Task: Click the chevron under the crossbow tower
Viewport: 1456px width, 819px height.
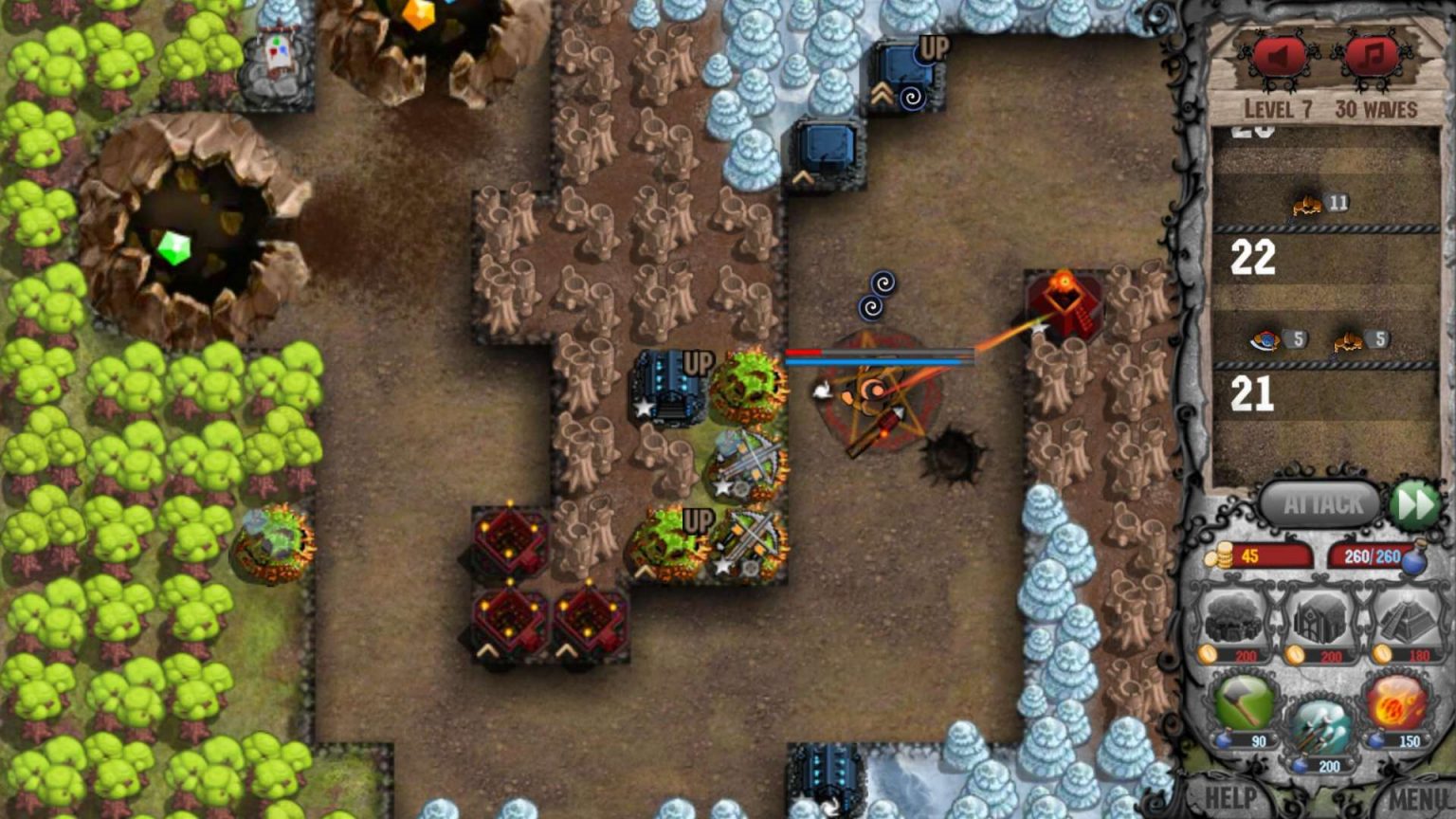Action: [646, 570]
